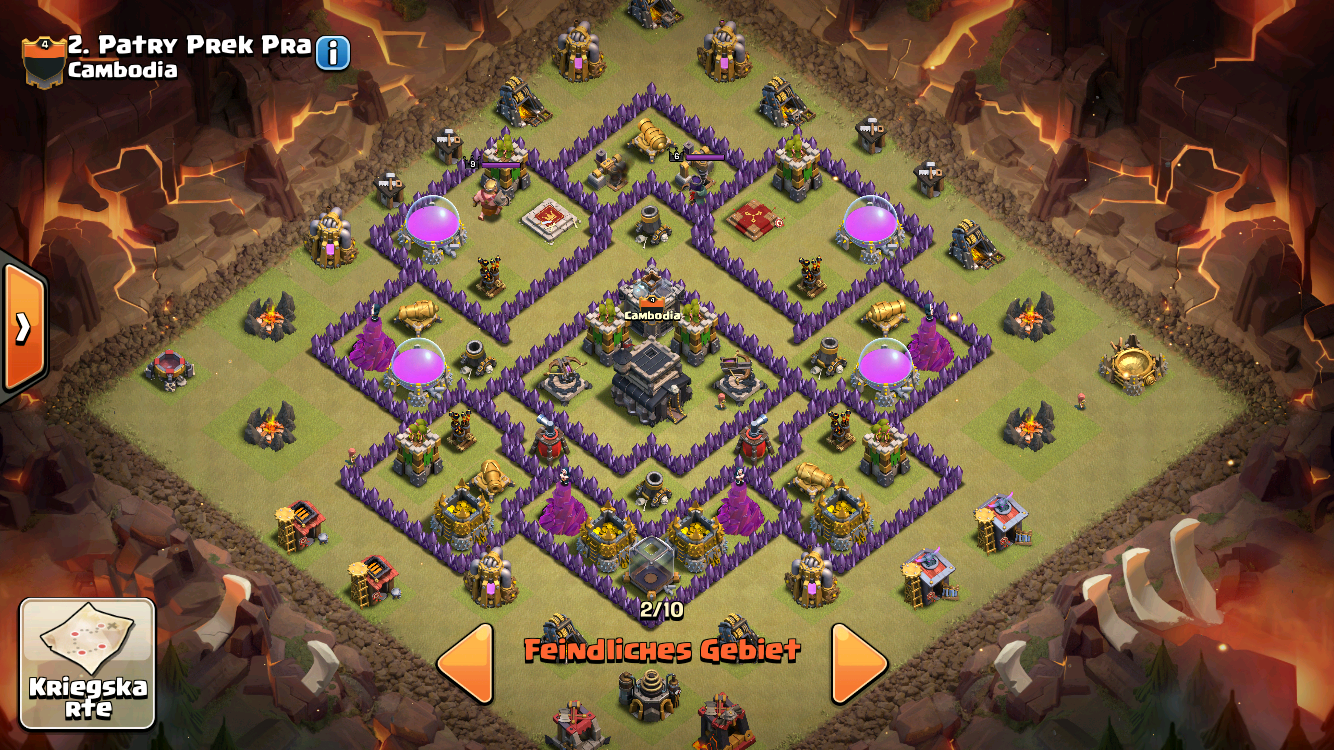Show the next enemy base
This screenshot has height=750, width=1334.
(859, 662)
